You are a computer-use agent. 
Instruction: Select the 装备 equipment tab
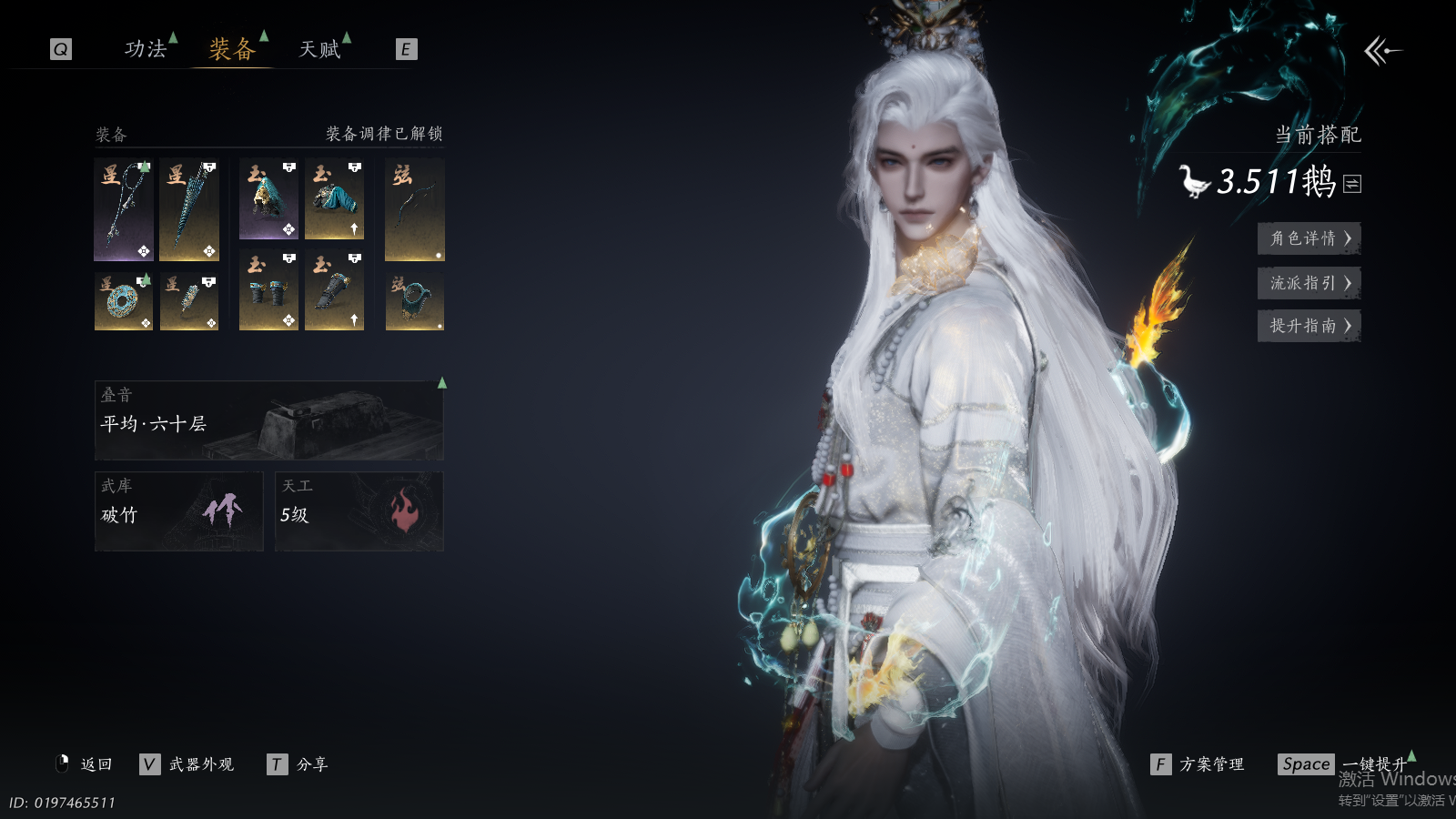232,49
